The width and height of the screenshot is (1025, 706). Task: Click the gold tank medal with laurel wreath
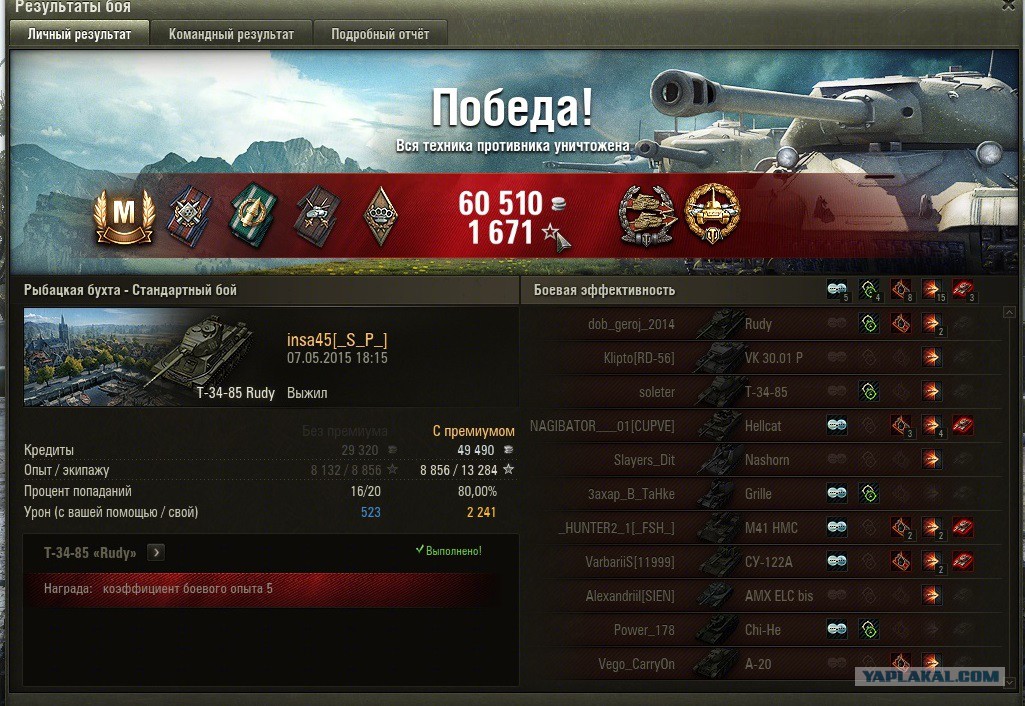712,213
